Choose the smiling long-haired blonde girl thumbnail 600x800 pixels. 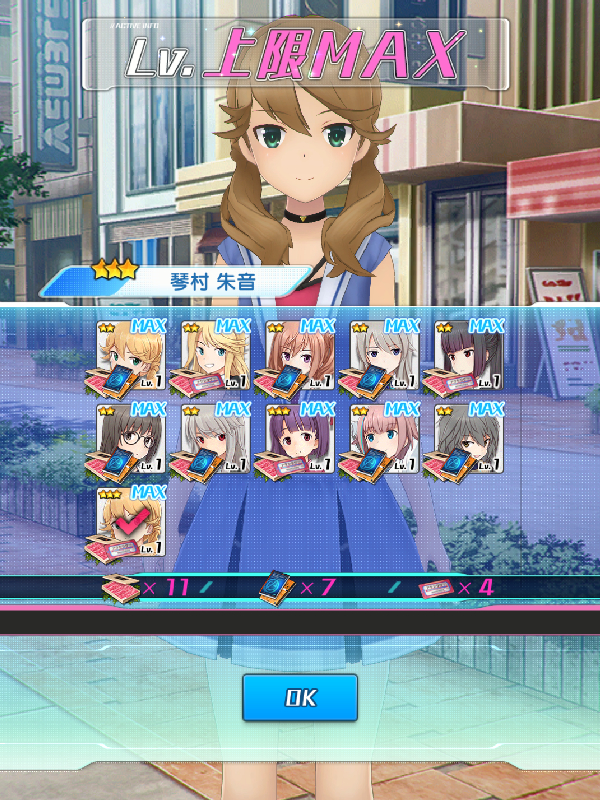(216, 355)
